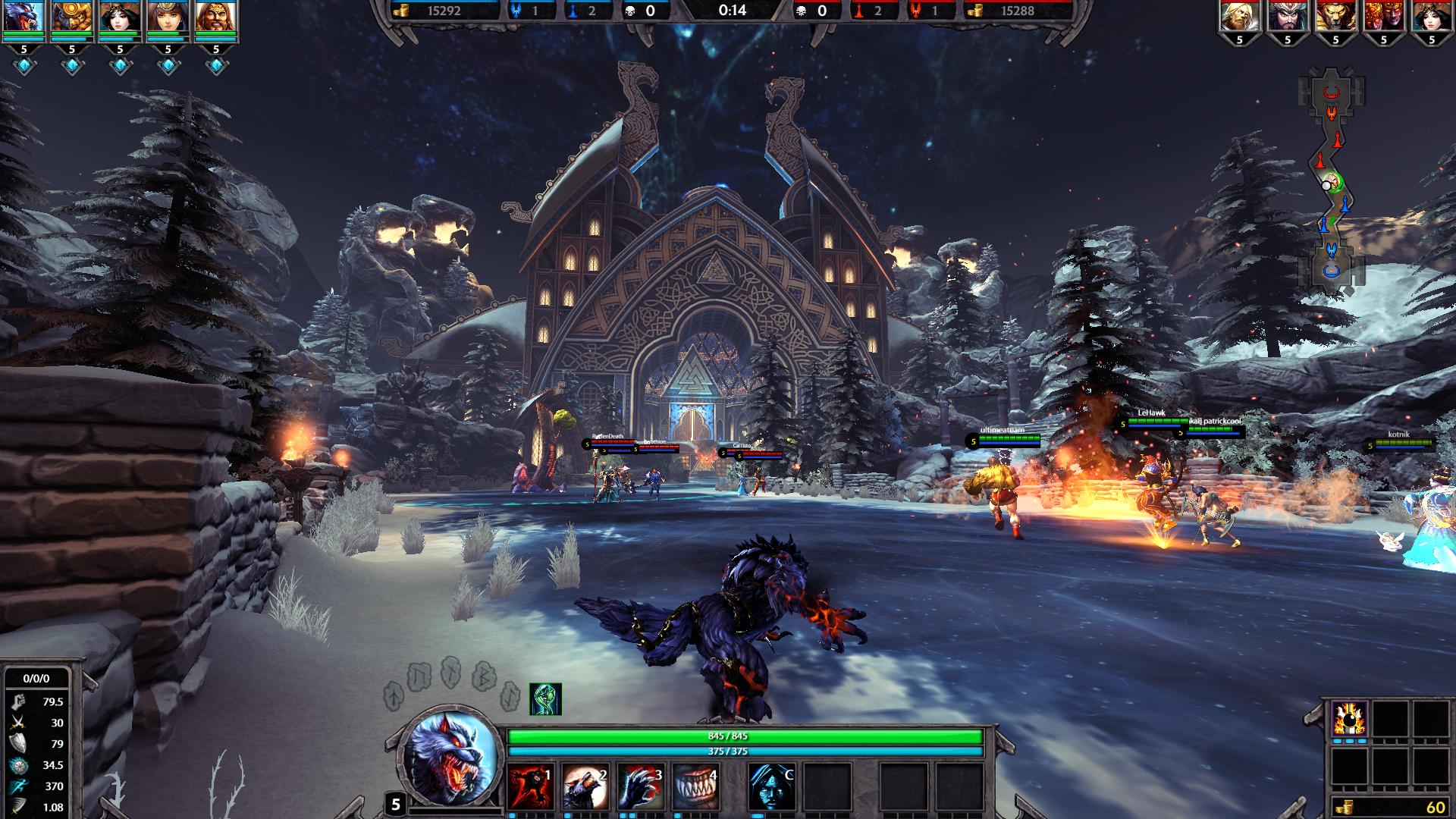View the two-faced fiery enemy portrait
Image resolution: width=1456 pixels, height=819 pixels.
pos(1383,17)
